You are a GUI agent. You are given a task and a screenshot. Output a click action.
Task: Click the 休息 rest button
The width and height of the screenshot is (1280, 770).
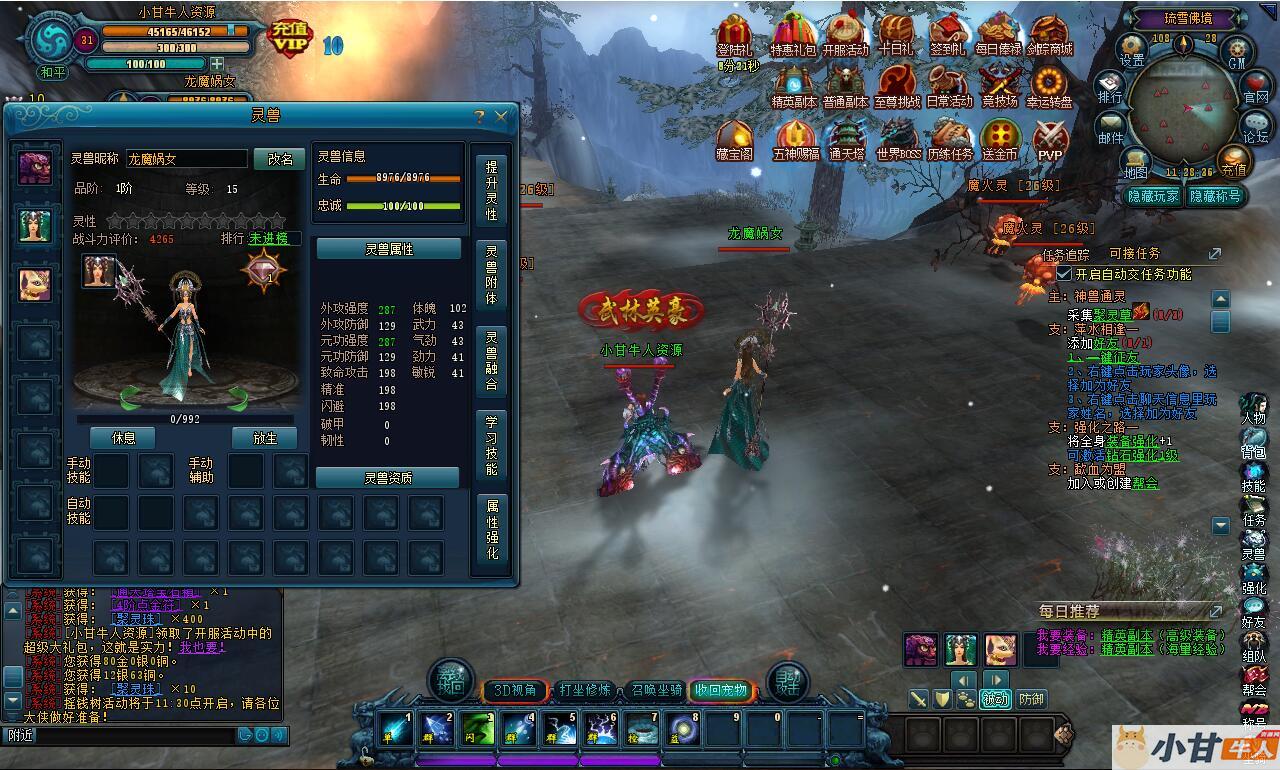[124, 438]
